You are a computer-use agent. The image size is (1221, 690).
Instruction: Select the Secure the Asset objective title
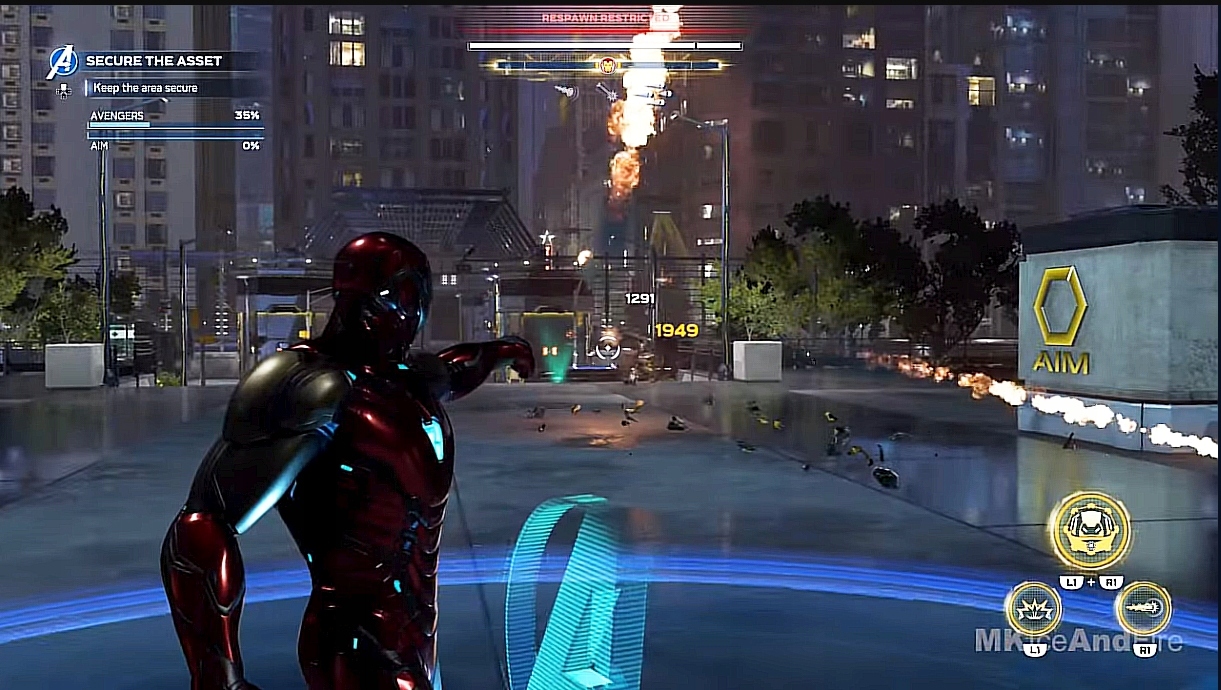[154, 61]
